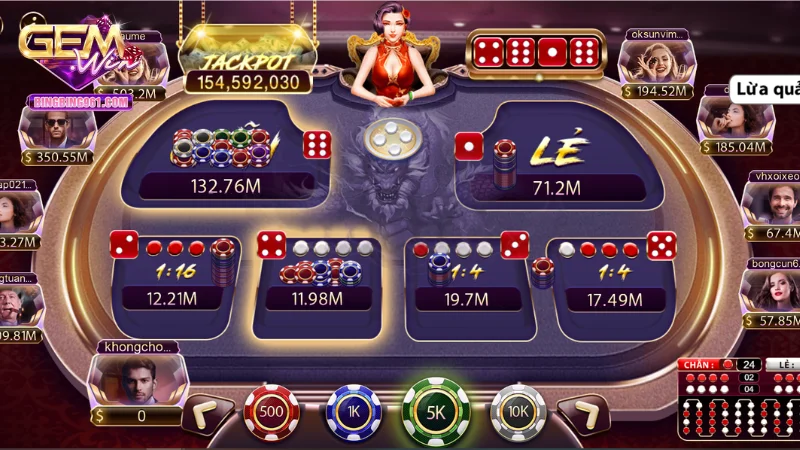Select the 500 betting chip
The height and width of the screenshot is (450, 800).
(x=272, y=411)
